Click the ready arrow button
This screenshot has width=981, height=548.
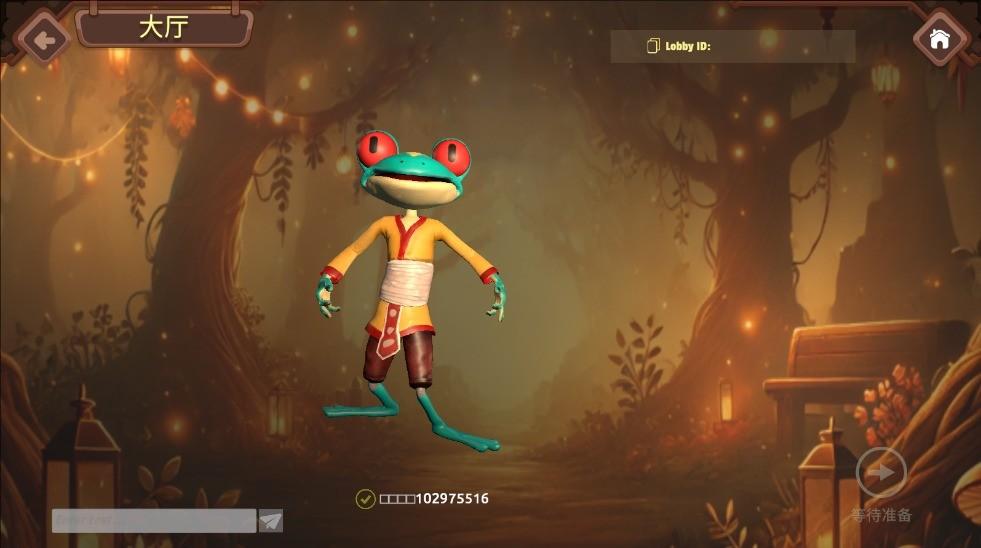coord(881,473)
